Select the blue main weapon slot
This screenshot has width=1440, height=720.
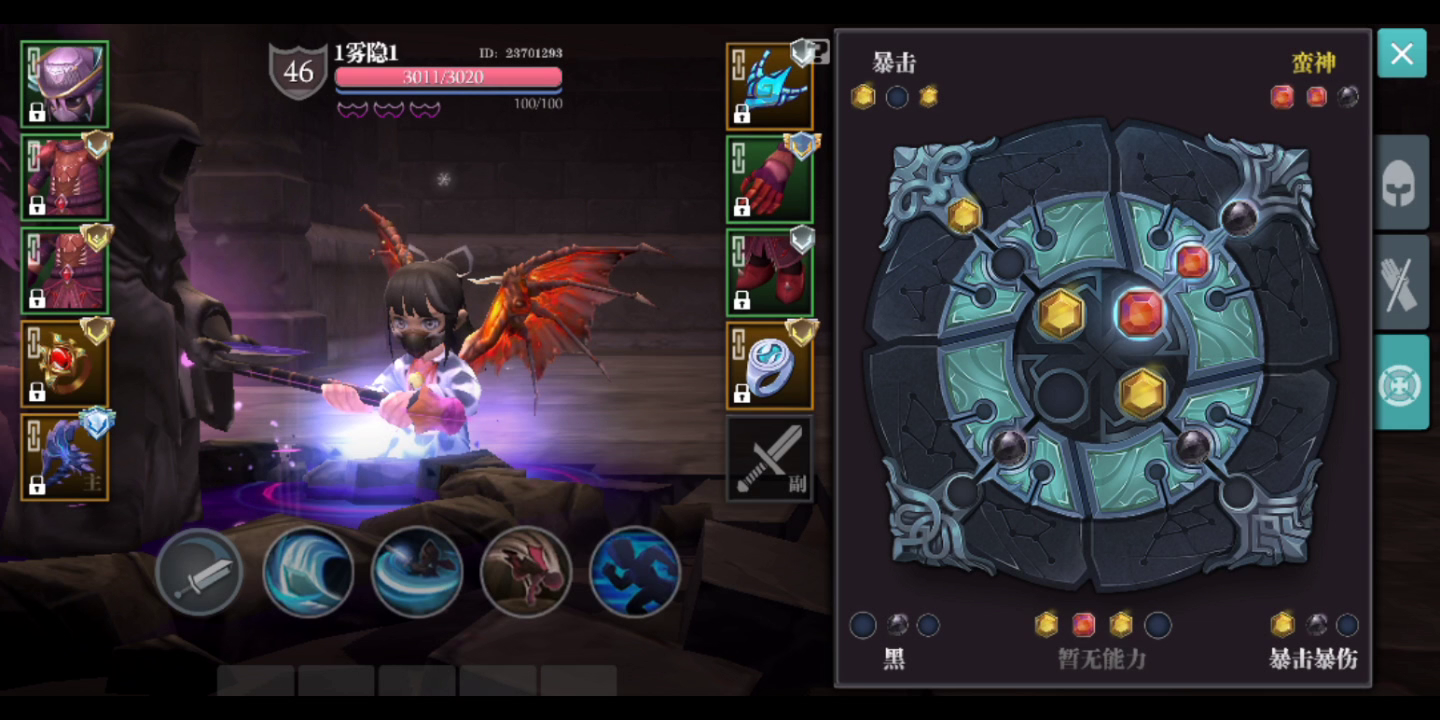[65, 456]
